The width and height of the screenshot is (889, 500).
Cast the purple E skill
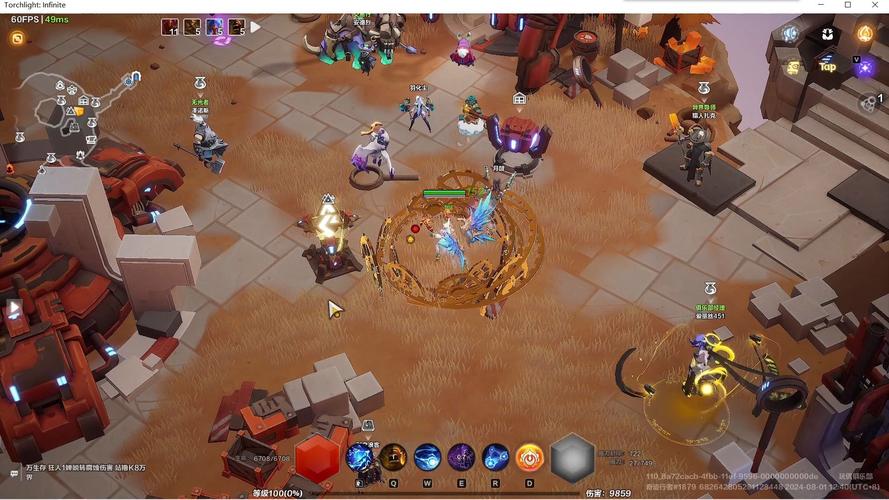[461, 458]
